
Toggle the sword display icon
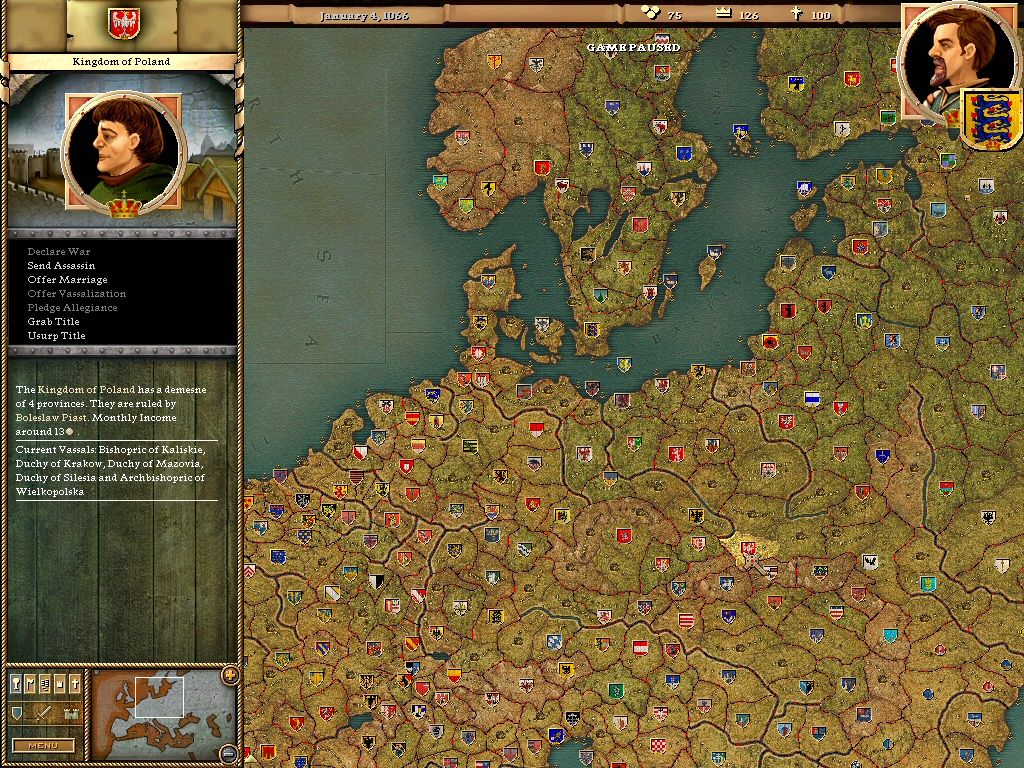[44, 713]
